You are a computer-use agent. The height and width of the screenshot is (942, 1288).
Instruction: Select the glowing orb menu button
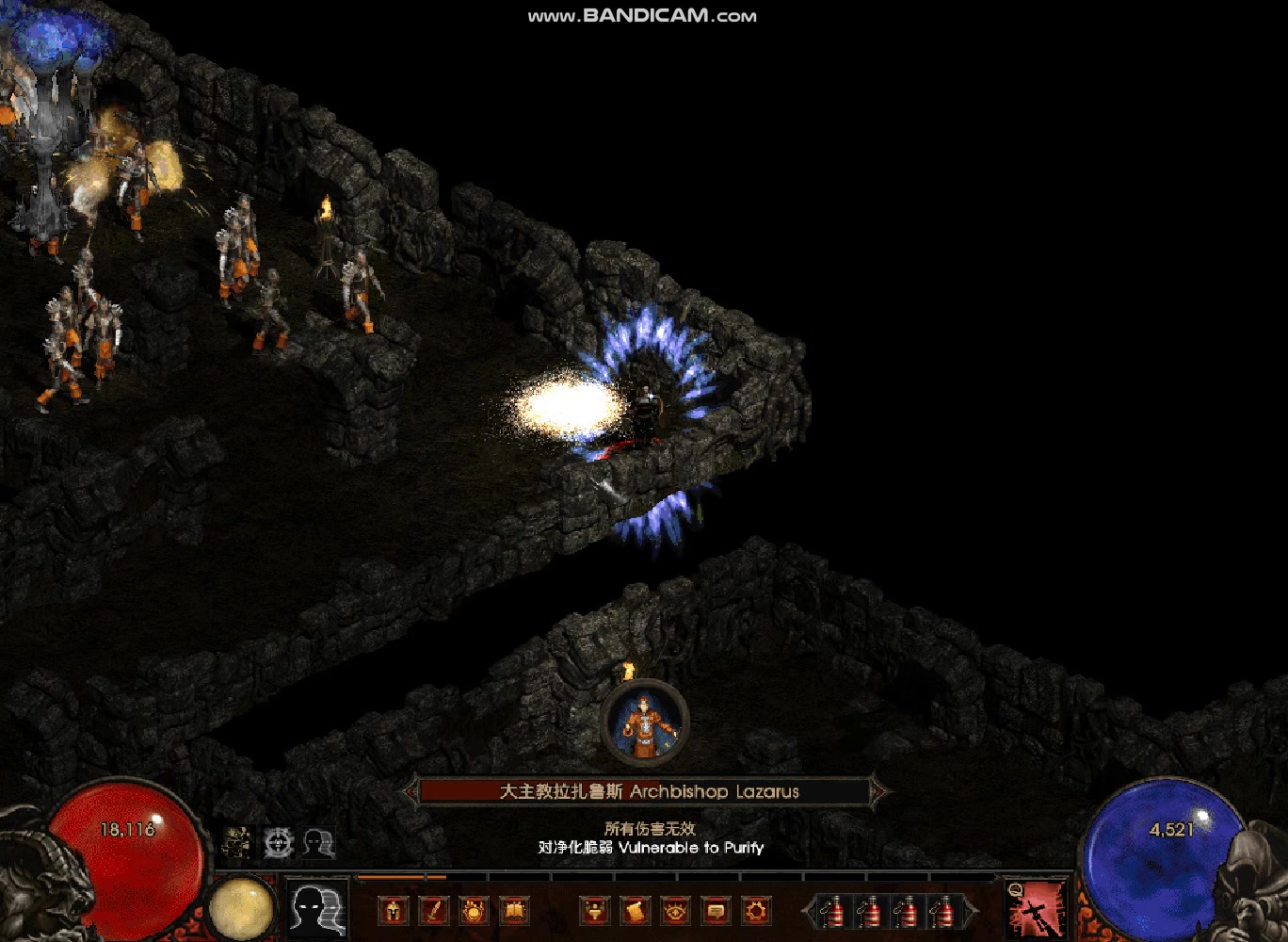[x=474, y=911]
